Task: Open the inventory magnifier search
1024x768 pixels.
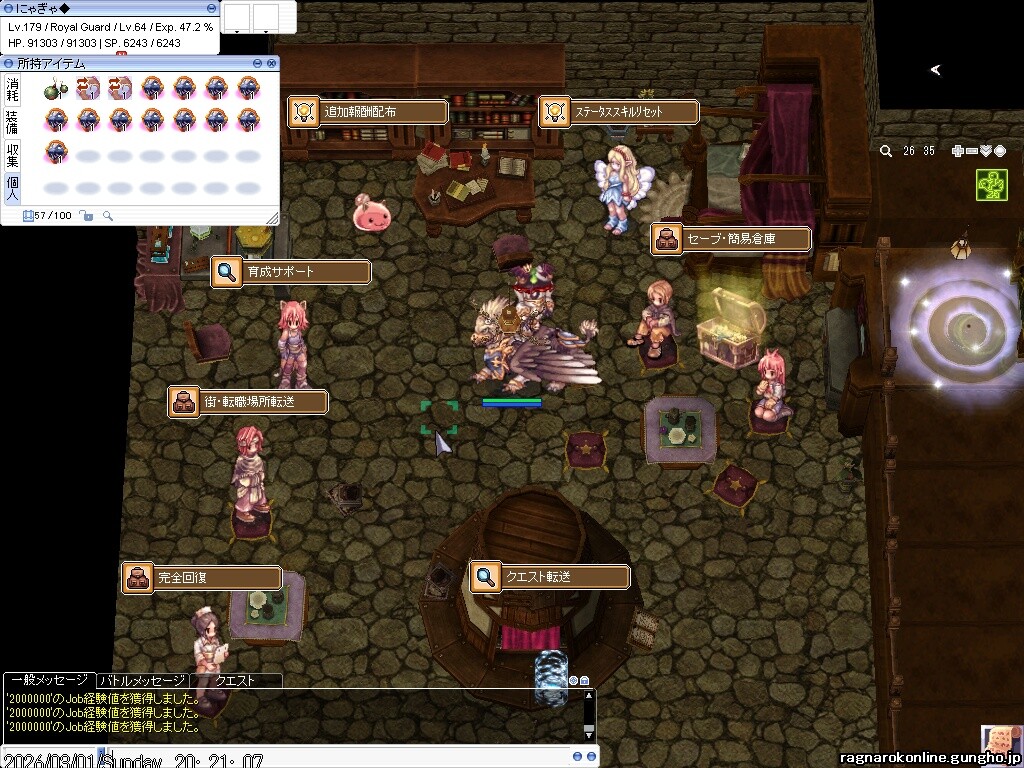Action: tap(108, 215)
